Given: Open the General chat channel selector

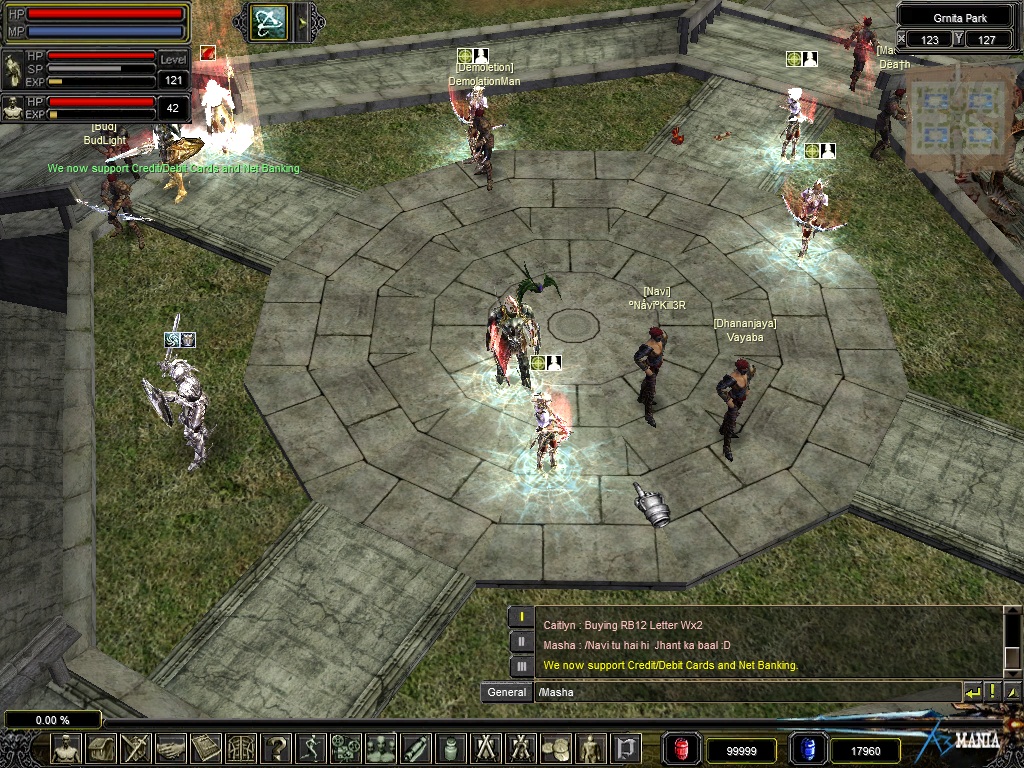Looking at the screenshot, I should click(507, 692).
